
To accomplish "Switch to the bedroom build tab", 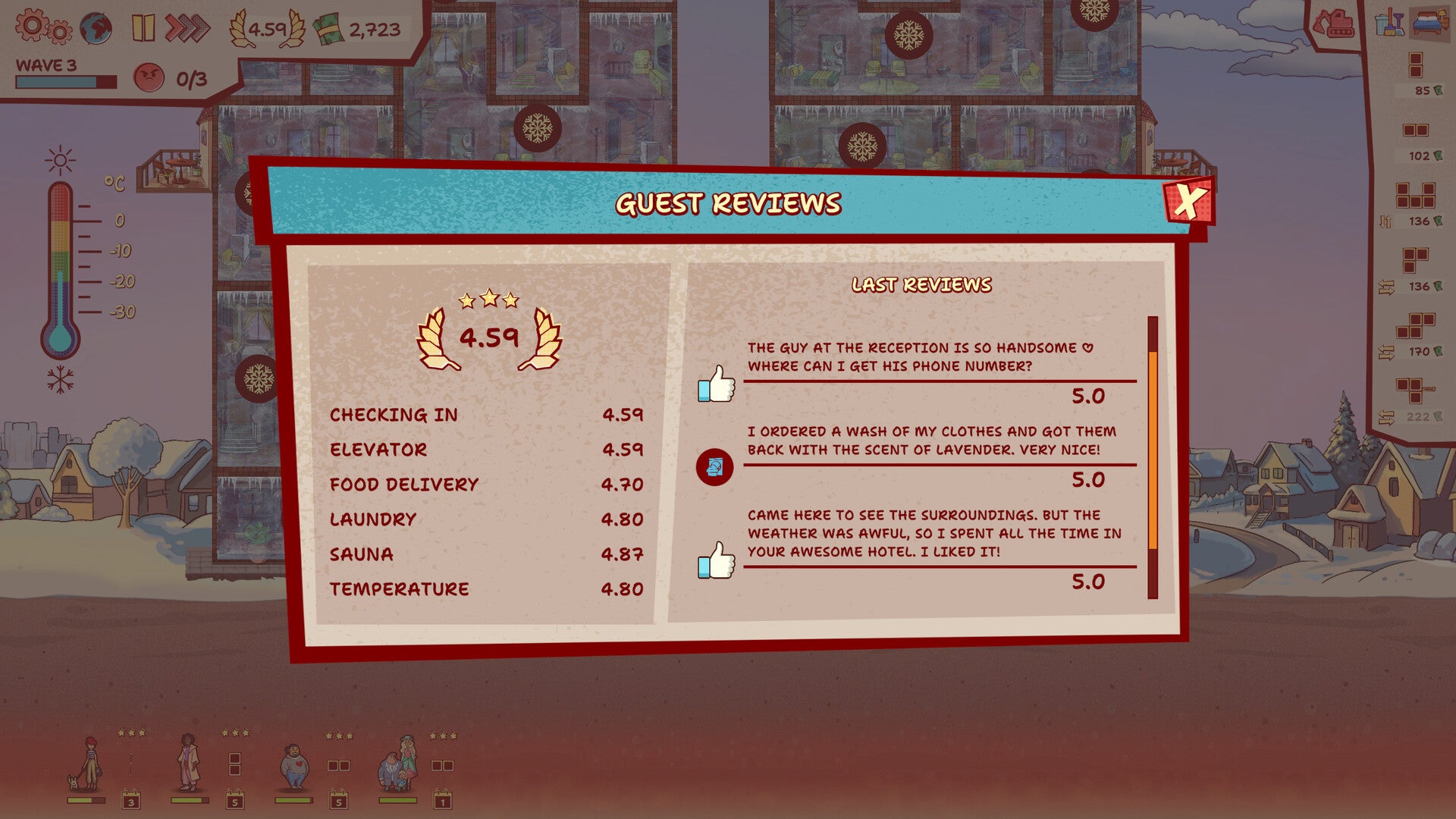I will [x=1429, y=23].
